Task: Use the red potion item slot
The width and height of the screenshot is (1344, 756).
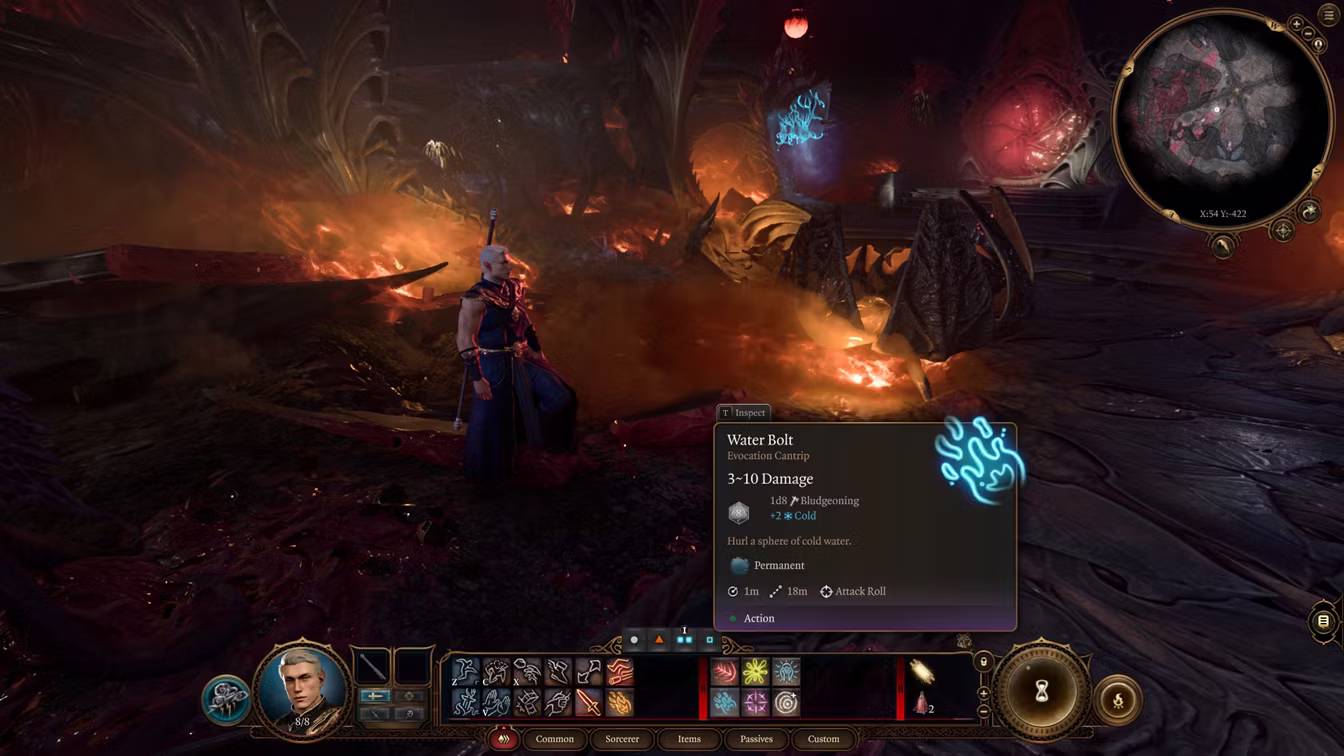Action: click(922, 703)
